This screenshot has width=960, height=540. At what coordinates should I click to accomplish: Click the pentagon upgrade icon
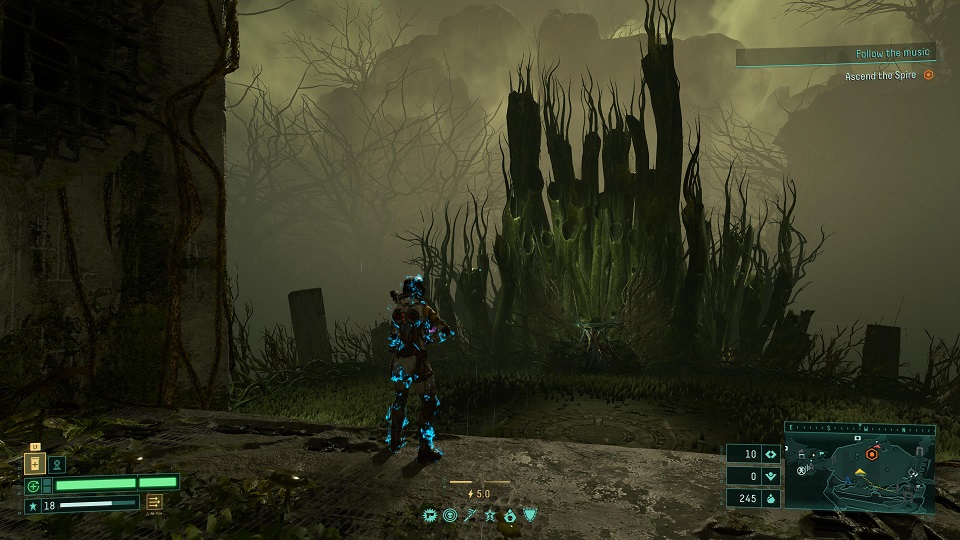(x=509, y=515)
